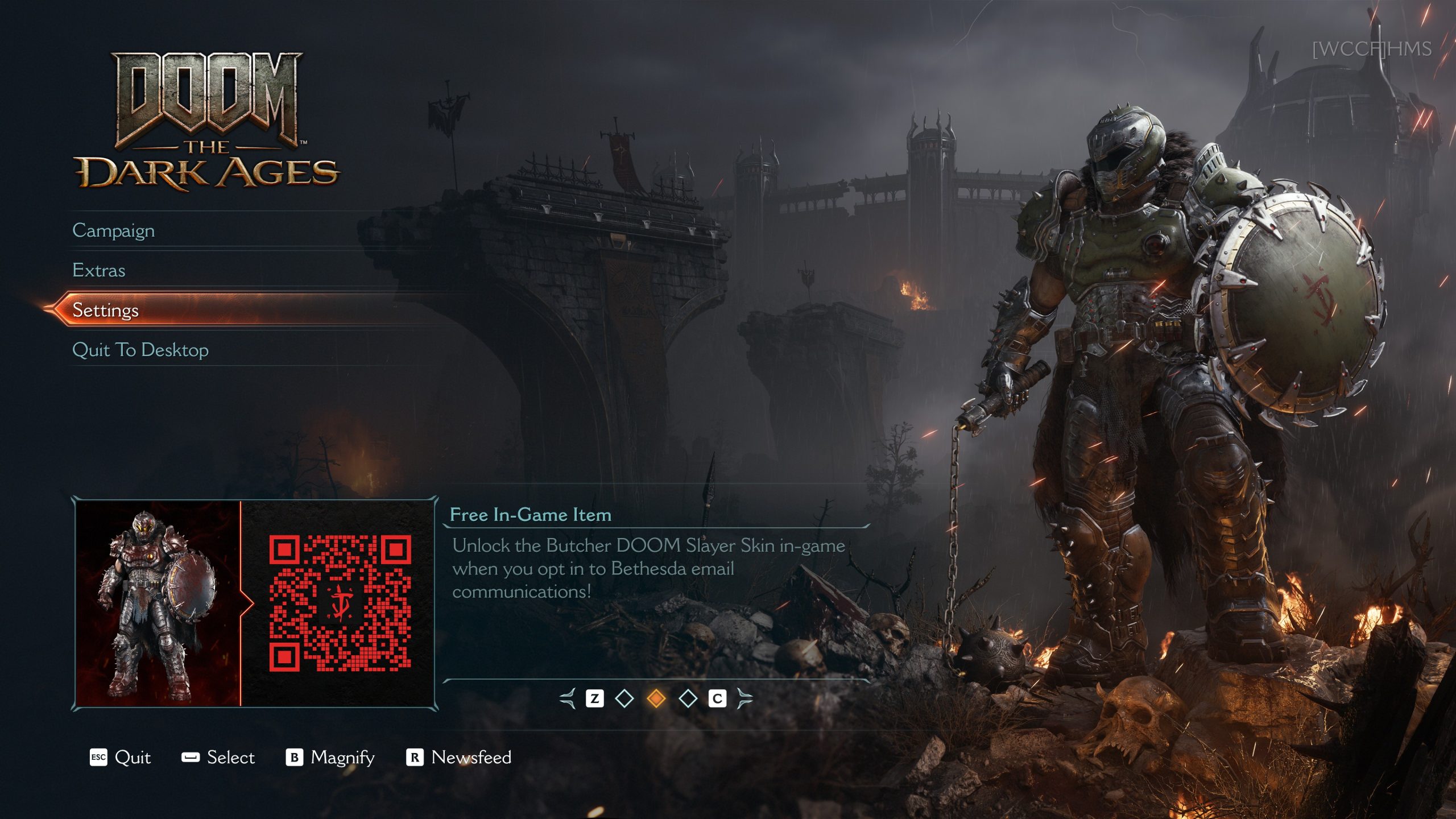Show the previous news item with left arrow
Screen dimensions: 1456x819
coord(568,698)
